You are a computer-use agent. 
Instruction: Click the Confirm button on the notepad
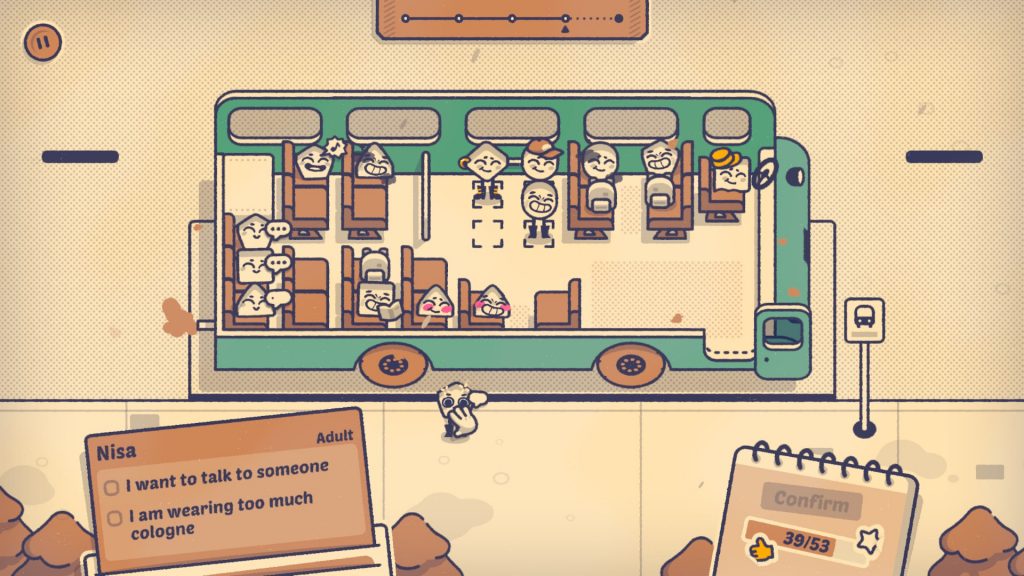click(x=811, y=501)
